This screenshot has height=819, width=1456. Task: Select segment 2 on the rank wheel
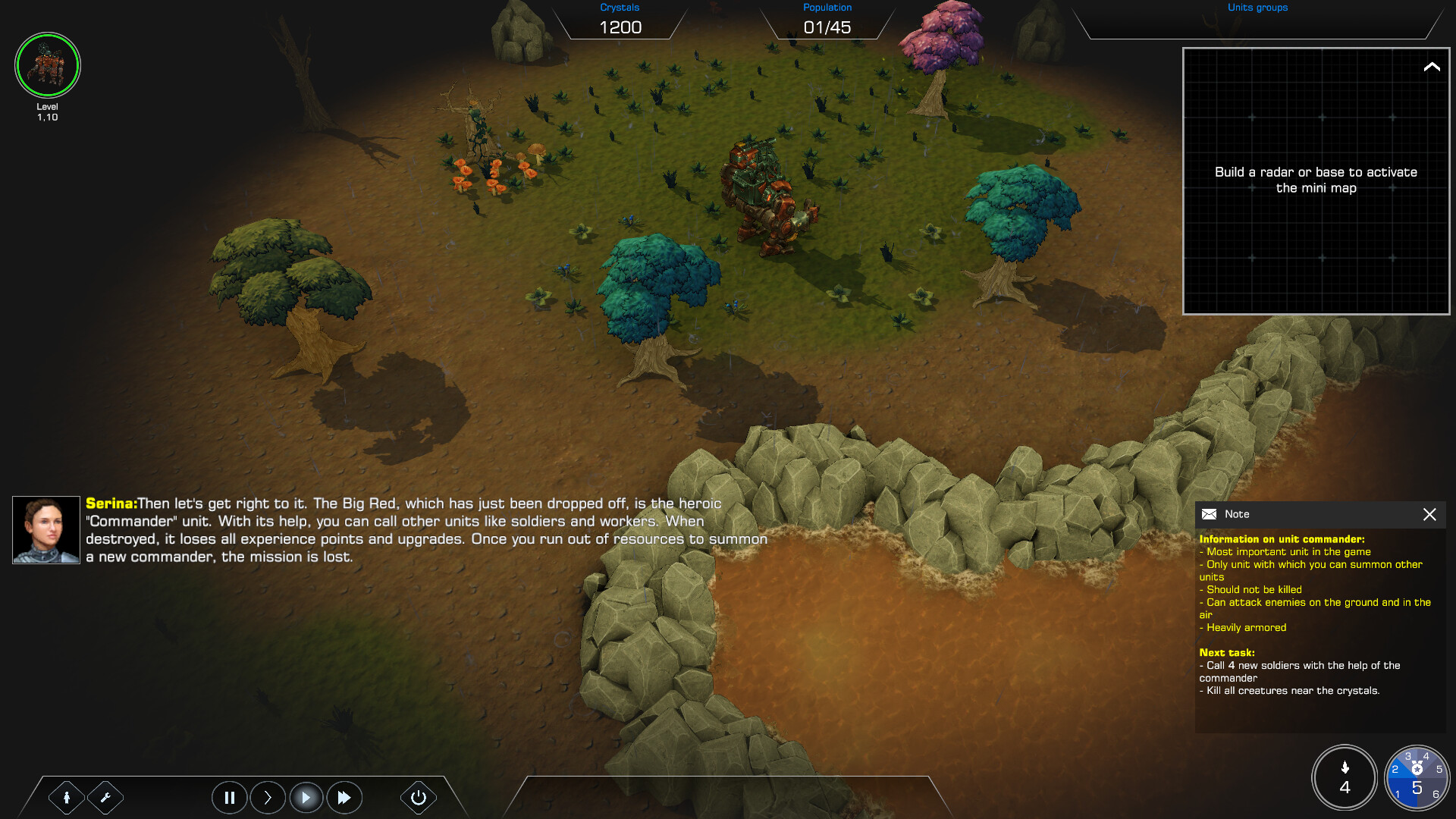click(1396, 770)
